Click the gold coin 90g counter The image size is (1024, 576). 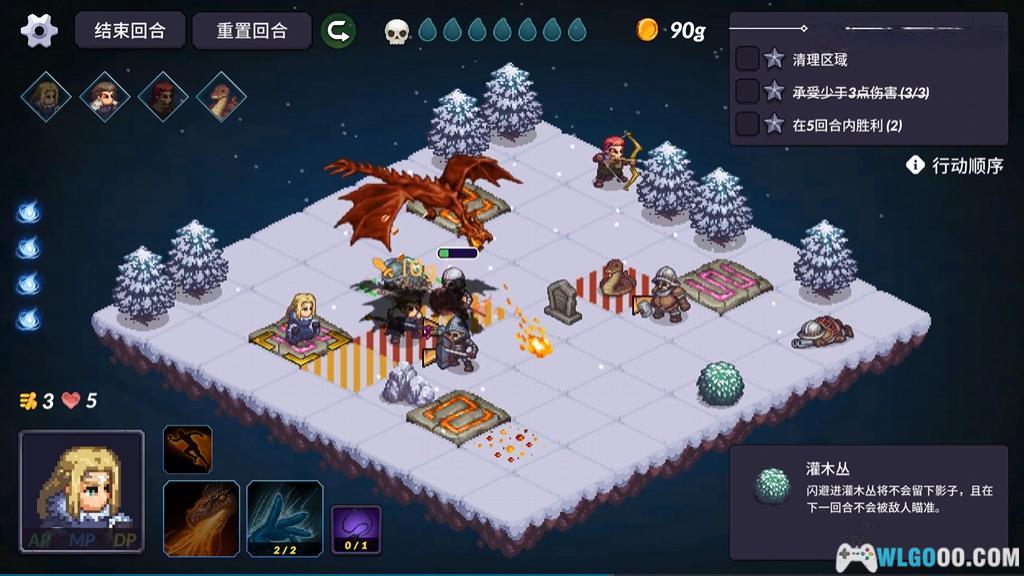pos(671,31)
